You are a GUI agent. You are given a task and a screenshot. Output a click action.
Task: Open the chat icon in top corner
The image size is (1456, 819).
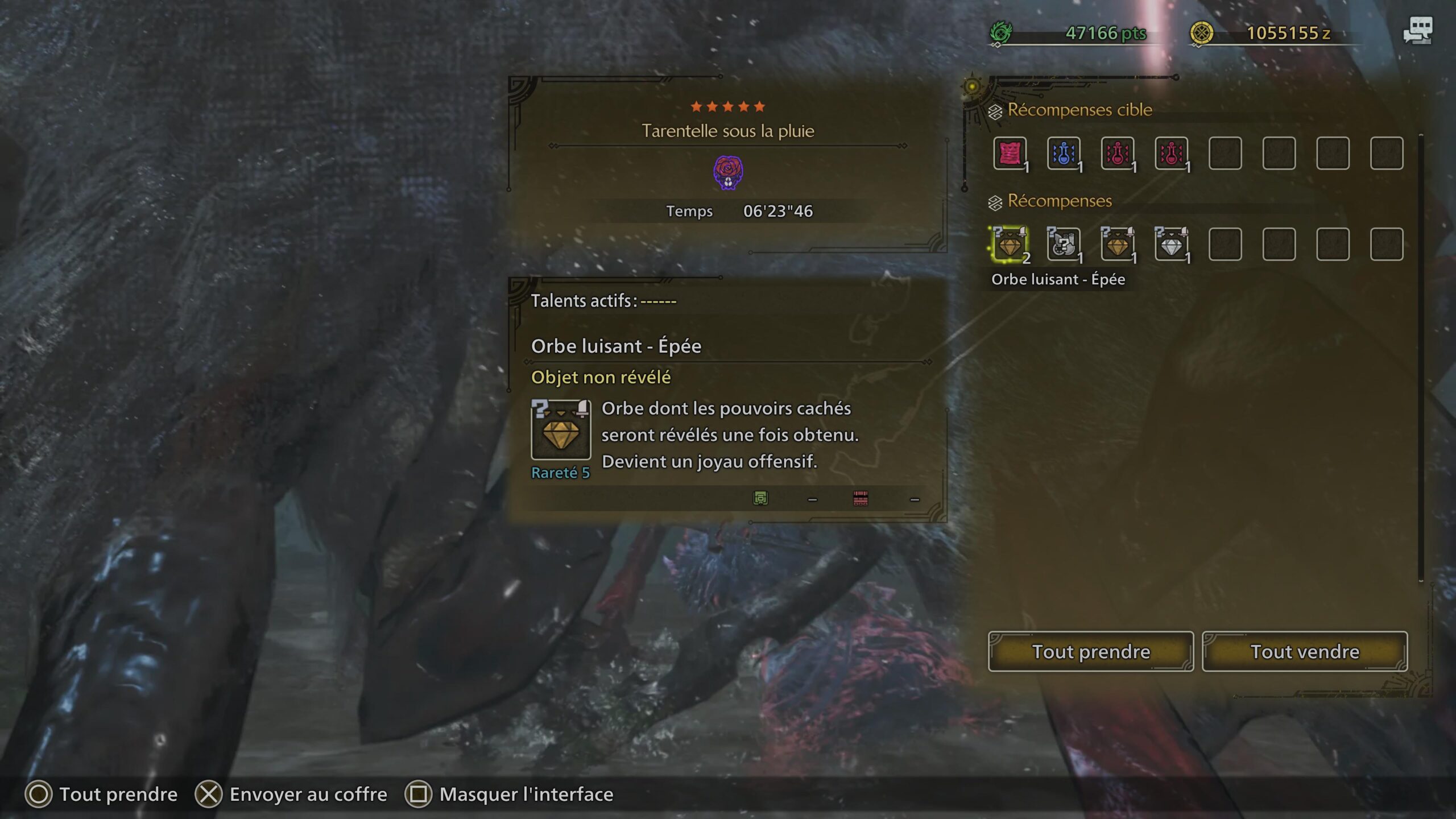1417,31
